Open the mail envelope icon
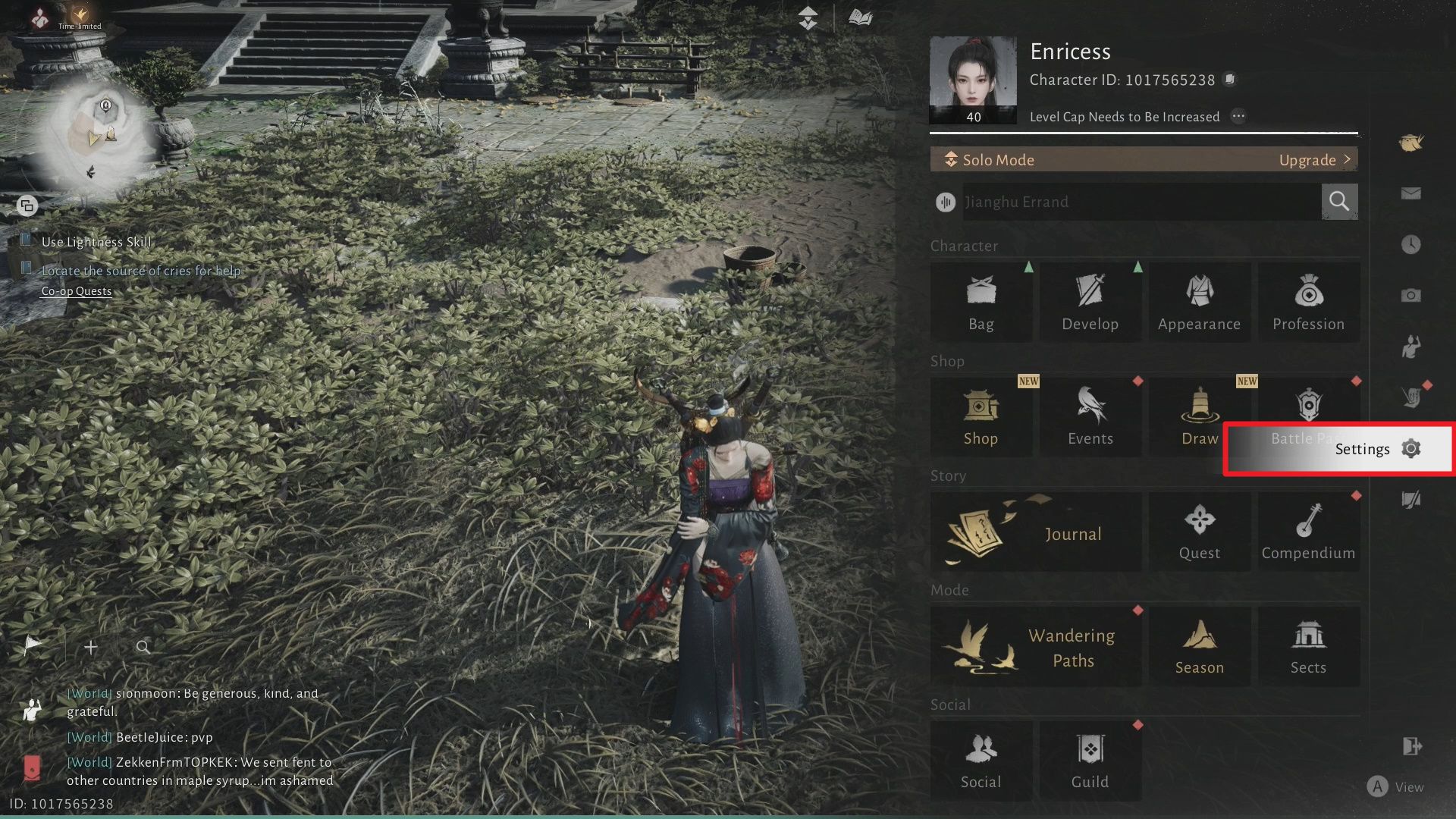 click(x=1410, y=194)
